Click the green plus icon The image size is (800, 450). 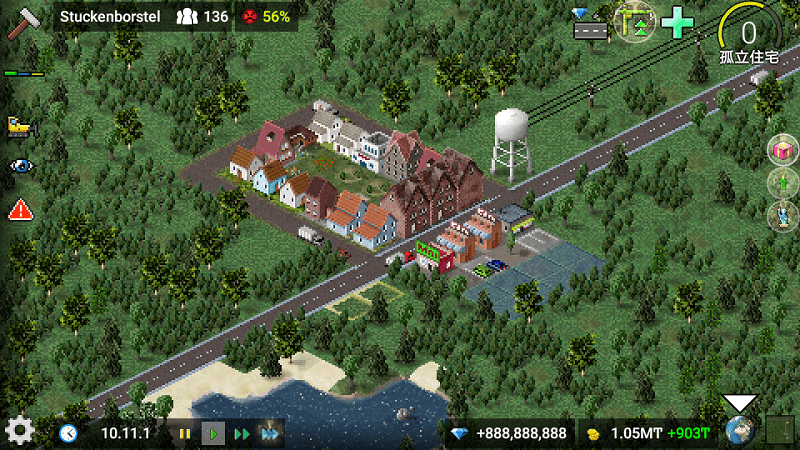pos(678,23)
